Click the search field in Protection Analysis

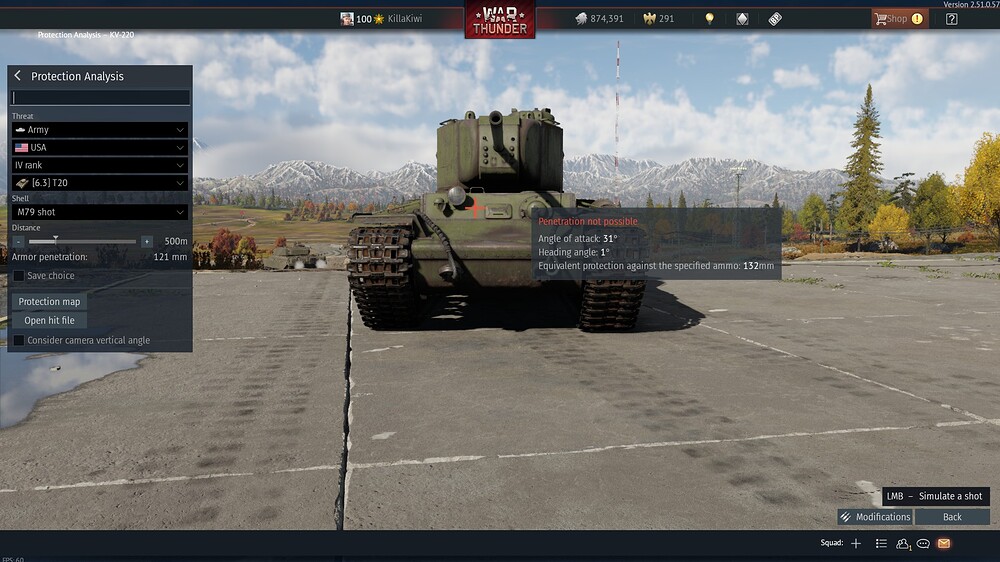click(100, 98)
